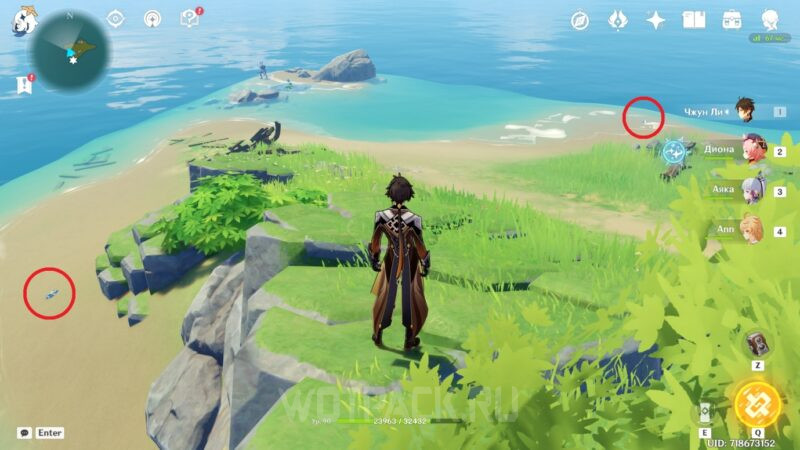Activate the Elemental Skill stone pillar icon
Viewport: 800px width, 450px height.
click(x=706, y=412)
